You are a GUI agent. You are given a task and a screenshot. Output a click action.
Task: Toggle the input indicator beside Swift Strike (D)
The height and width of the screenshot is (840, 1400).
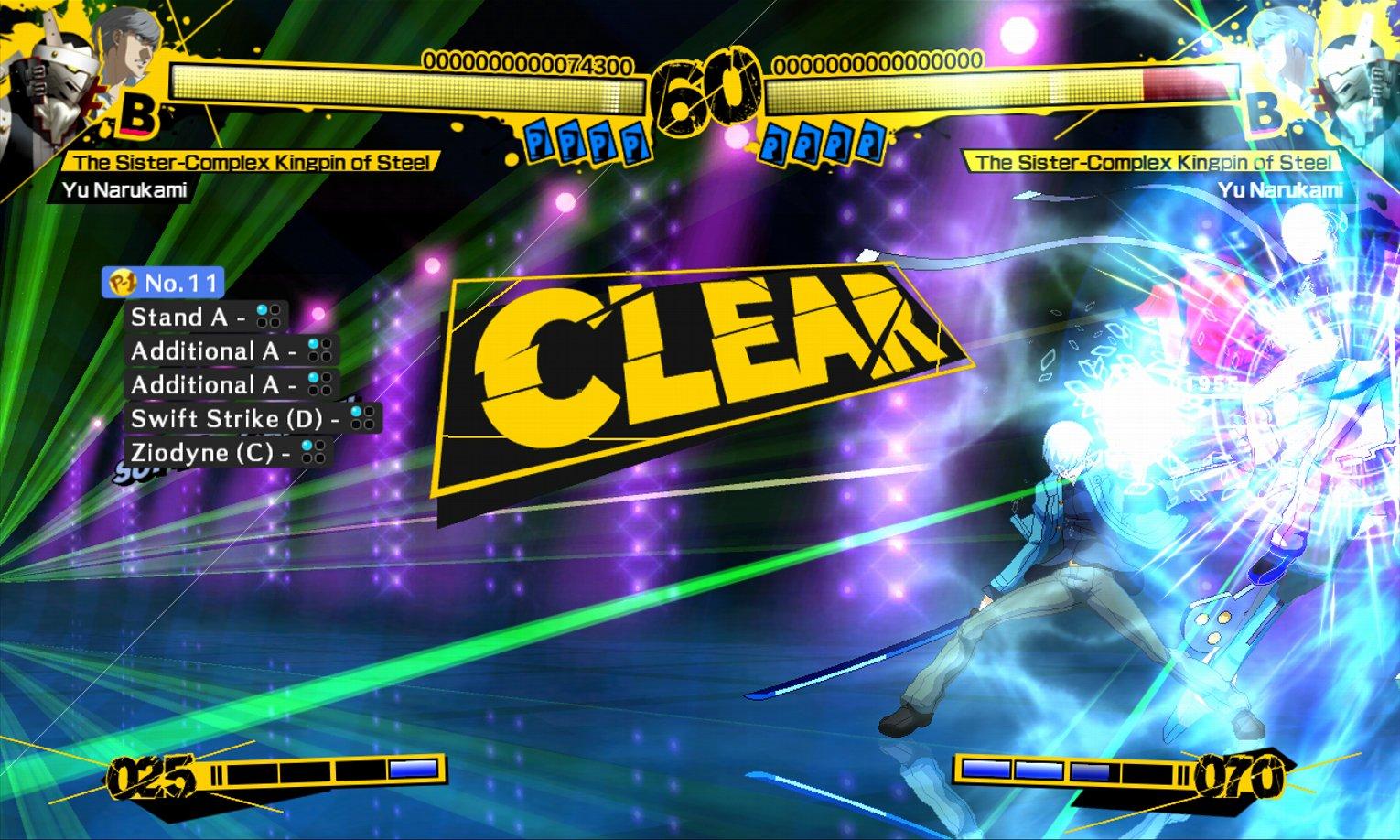[x=363, y=415]
